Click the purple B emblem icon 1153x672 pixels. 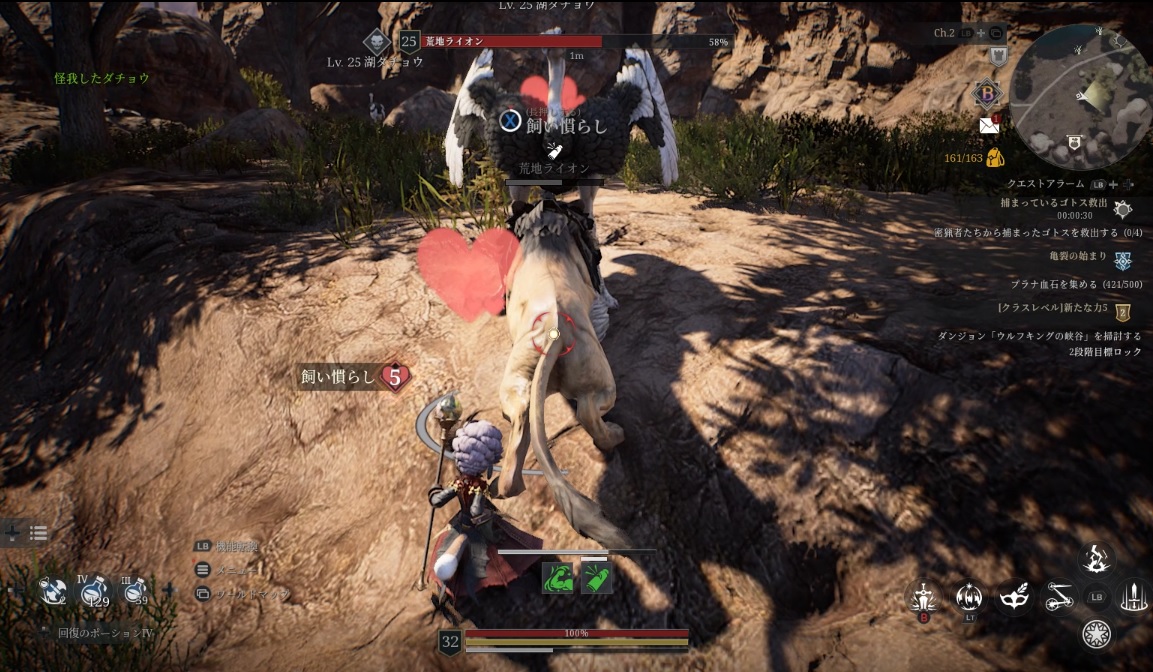tap(986, 95)
